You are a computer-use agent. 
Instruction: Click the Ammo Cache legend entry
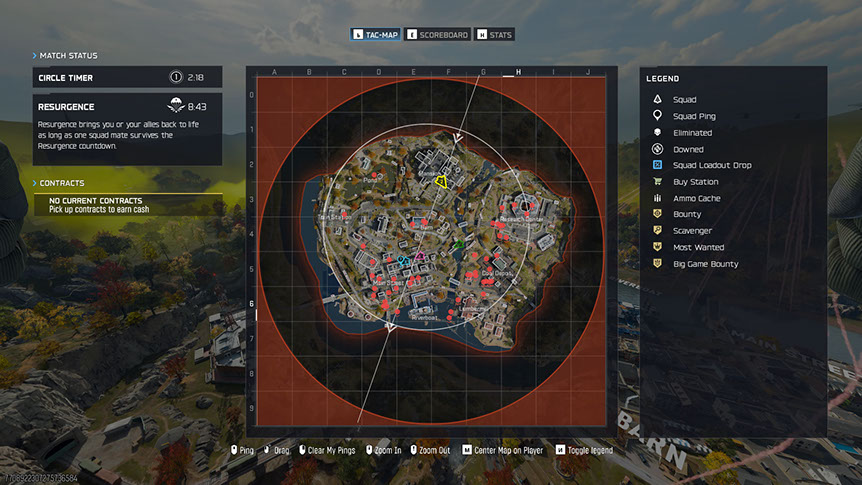(x=696, y=198)
